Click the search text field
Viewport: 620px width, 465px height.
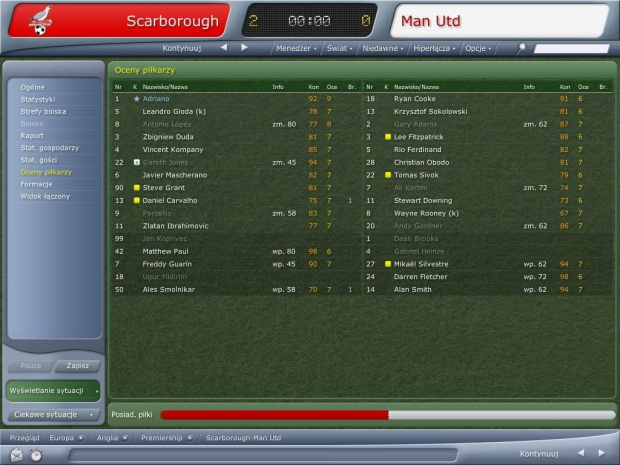570,47
